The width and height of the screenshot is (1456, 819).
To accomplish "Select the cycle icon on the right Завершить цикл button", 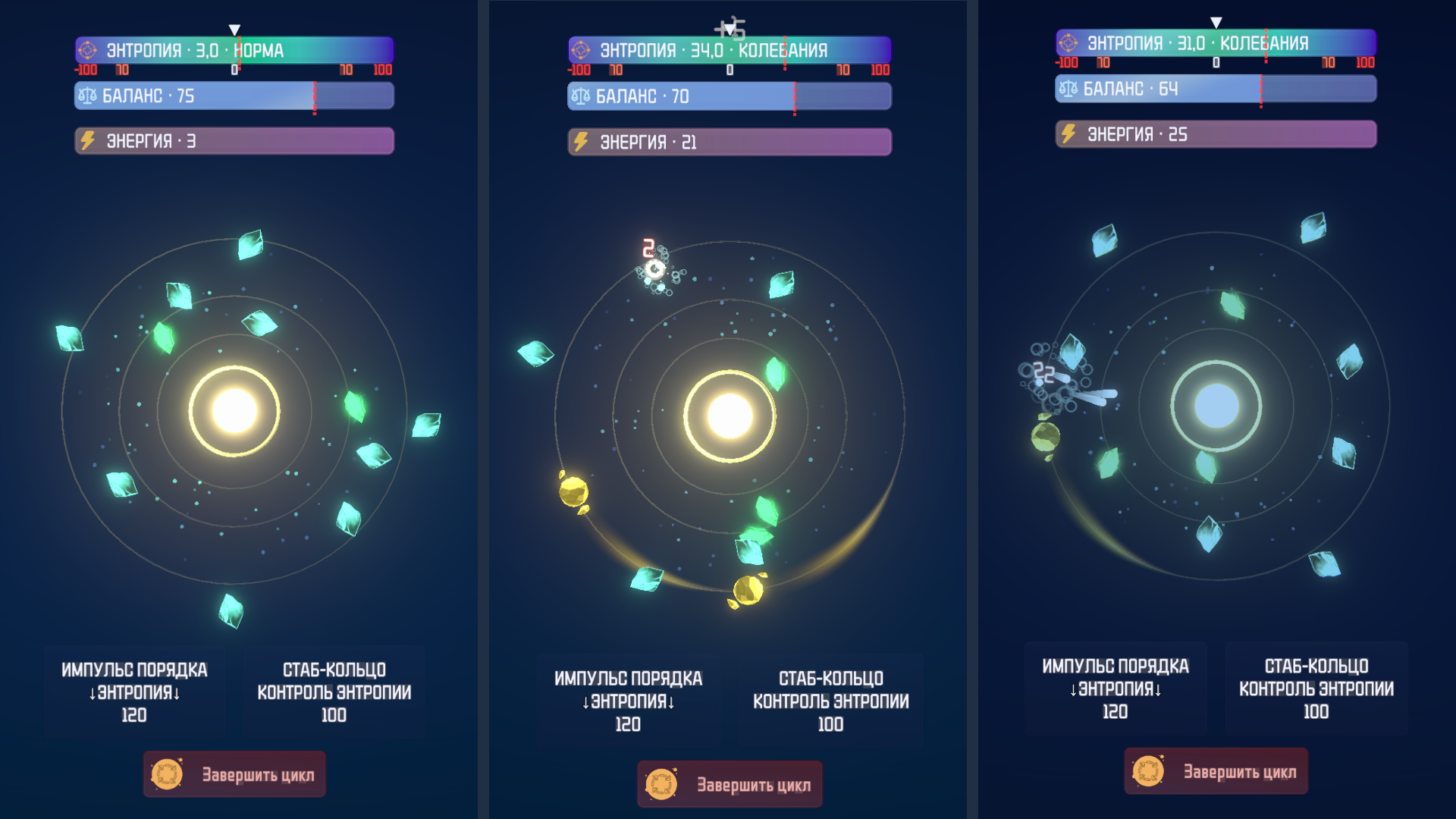I will pyautogui.click(x=1148, y=771).
